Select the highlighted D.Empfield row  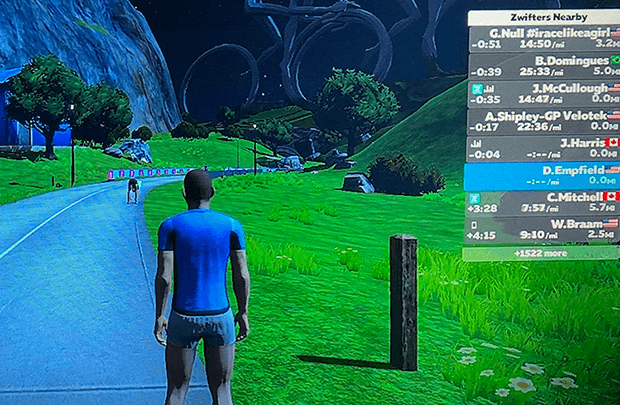[x=541, y=176]
